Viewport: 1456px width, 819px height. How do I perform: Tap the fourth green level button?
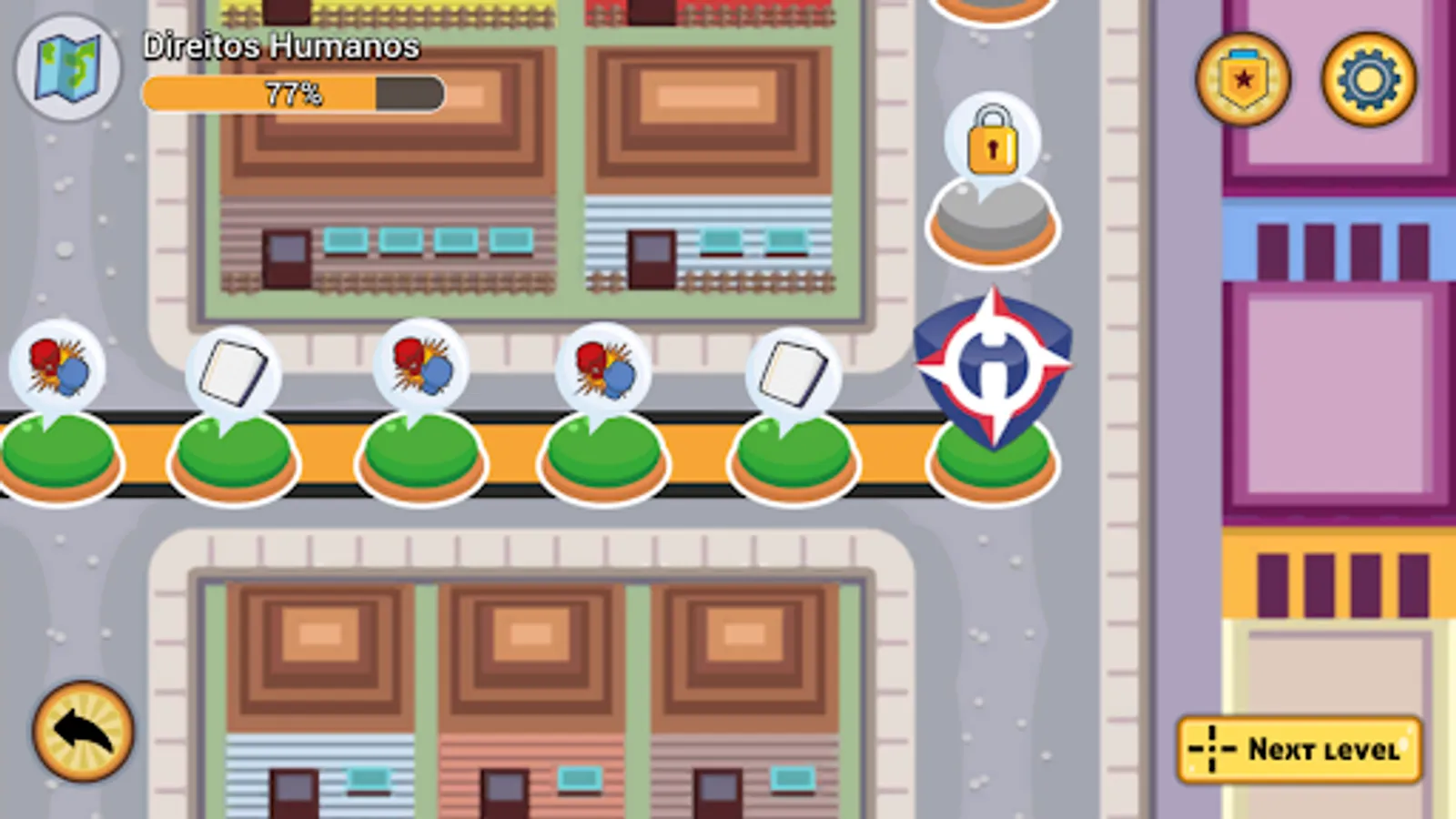pos(603,455)
